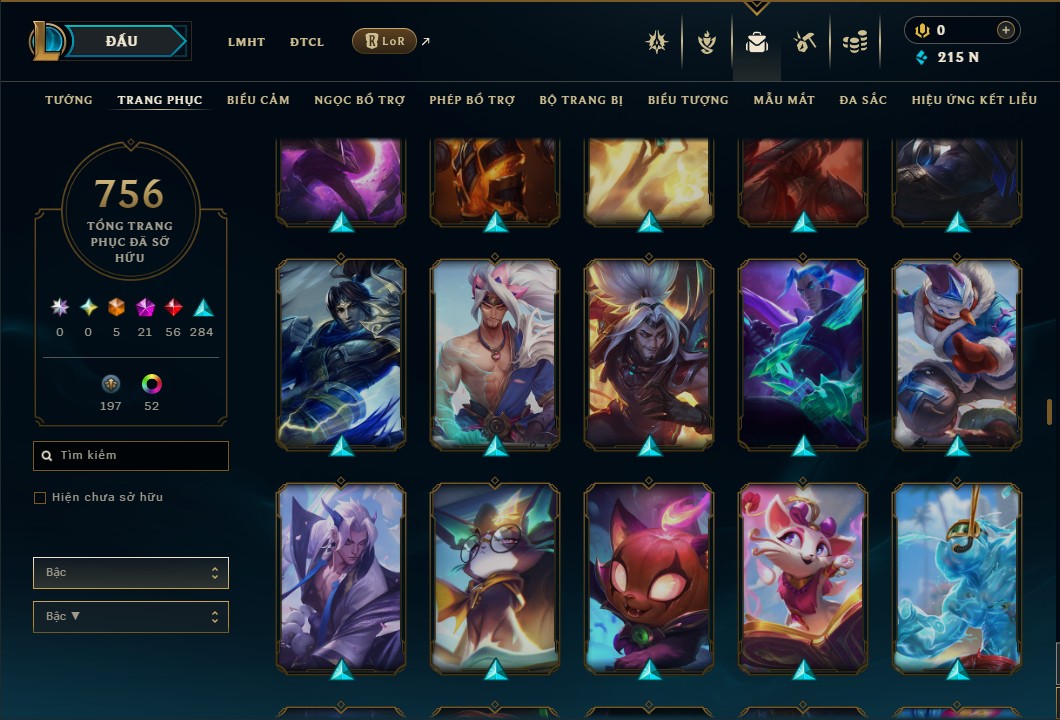
Task: Open the collection backpack icon
Action: coord(757,42)
